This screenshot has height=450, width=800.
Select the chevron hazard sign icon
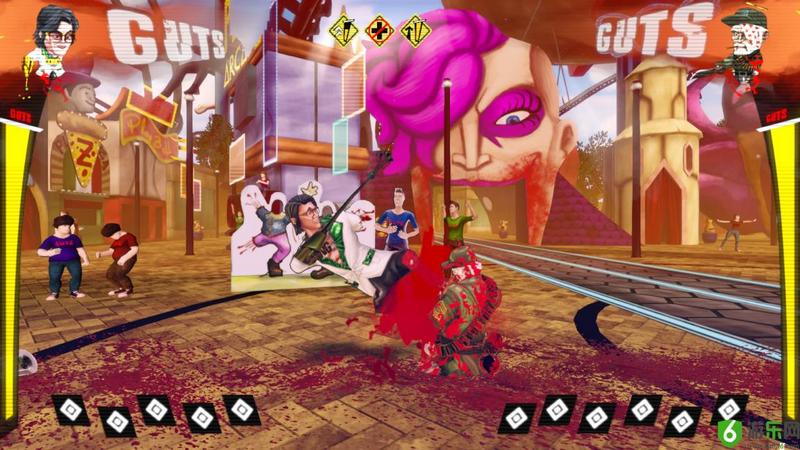coord(345,30)
